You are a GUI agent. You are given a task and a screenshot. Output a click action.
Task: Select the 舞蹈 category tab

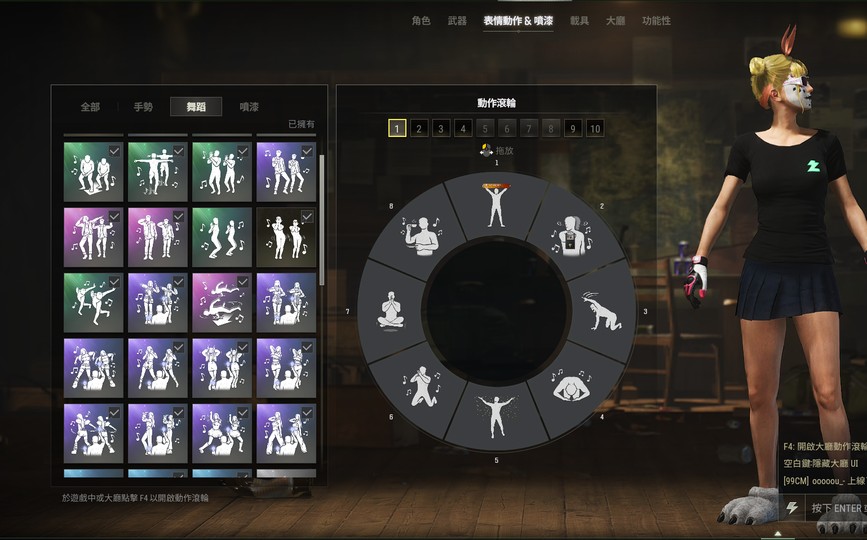point(196,107)
